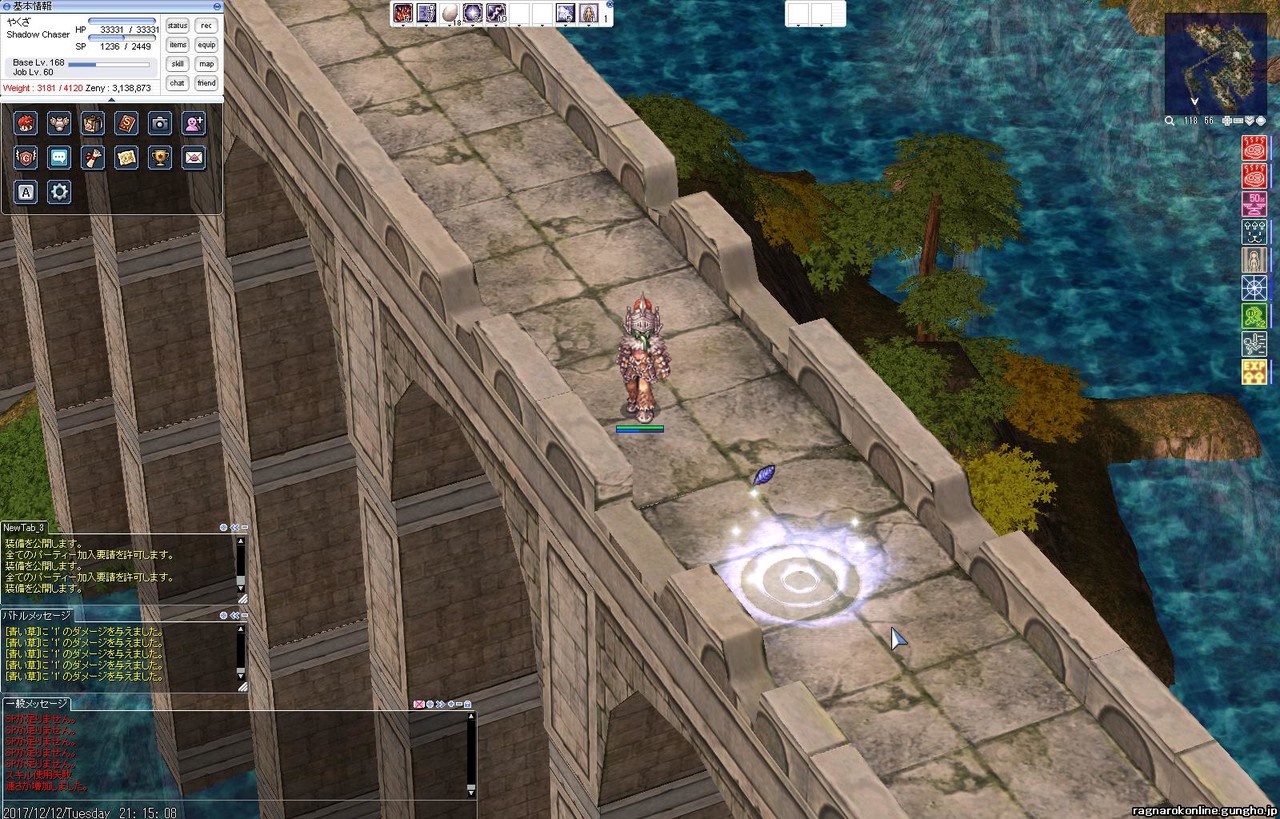Click the equip button

(206, 44)
